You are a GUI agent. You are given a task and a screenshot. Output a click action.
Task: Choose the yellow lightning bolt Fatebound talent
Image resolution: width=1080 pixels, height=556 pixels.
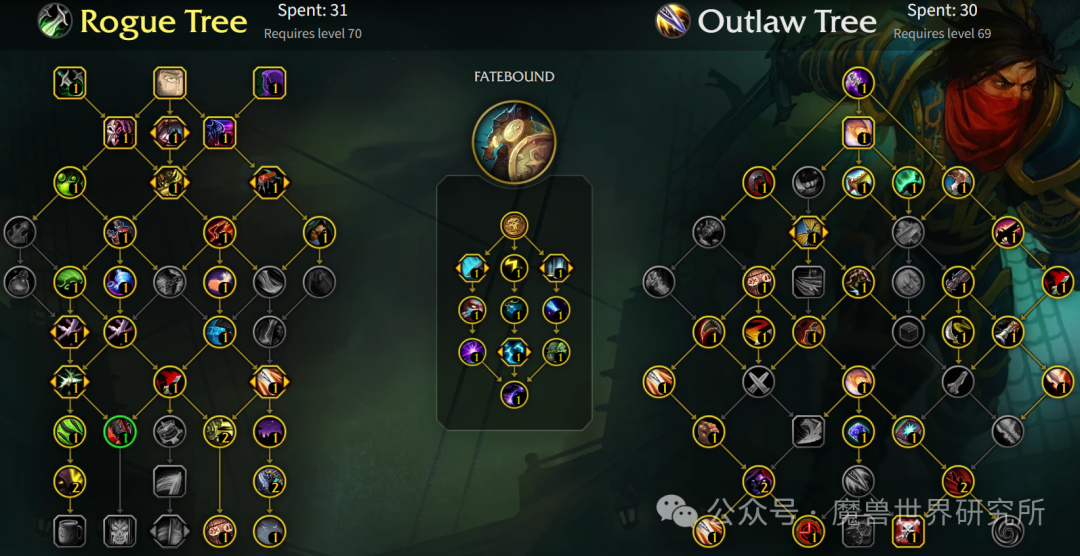(x=515, y=267)
